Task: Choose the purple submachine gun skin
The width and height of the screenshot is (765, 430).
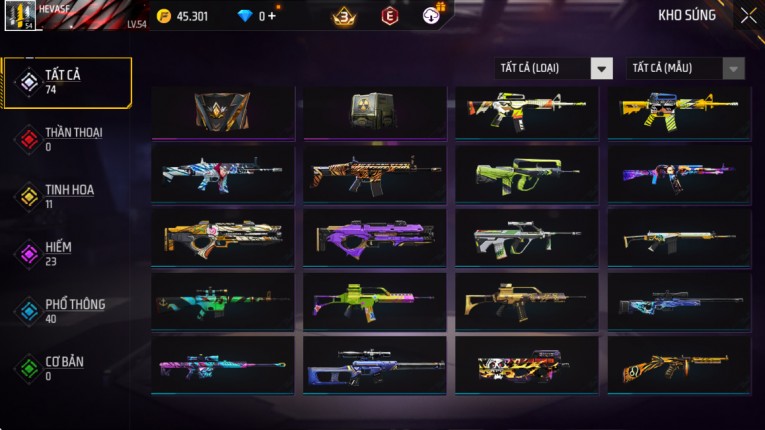Action: pyautogui.click(x=374, y=237)
